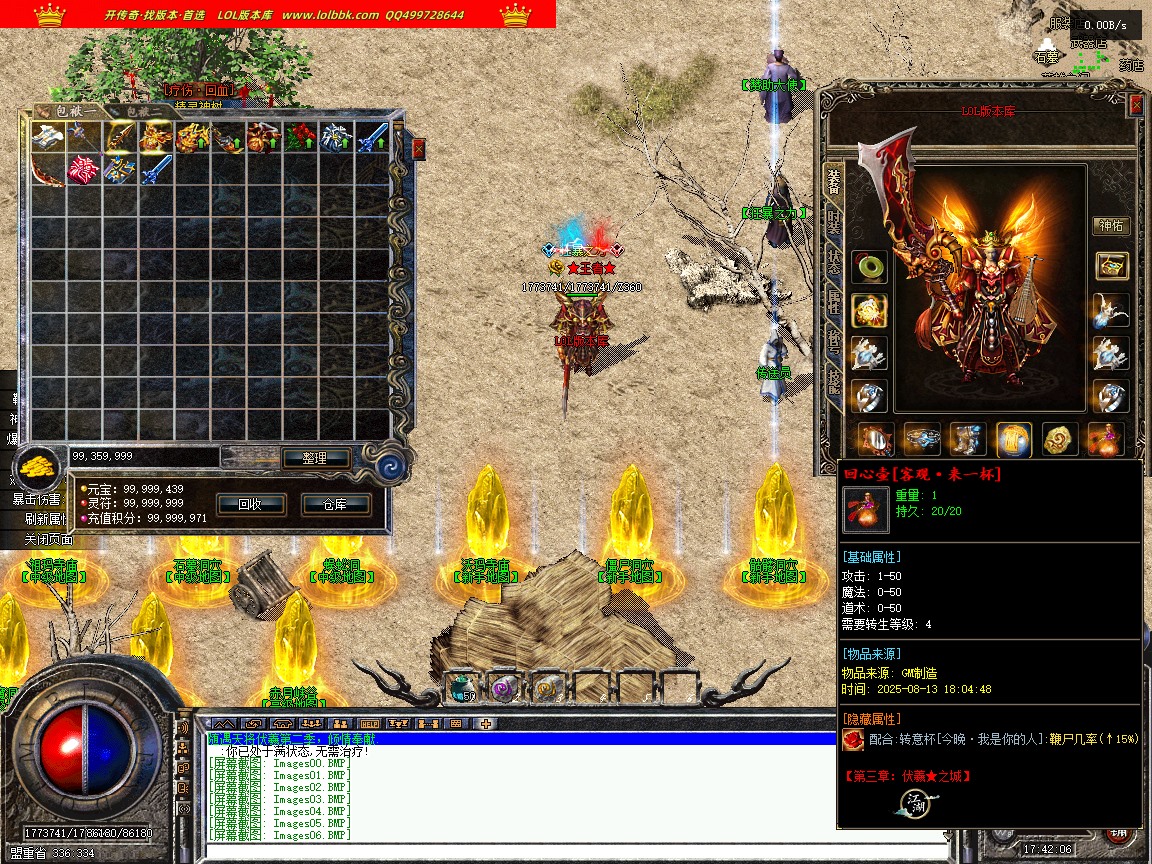Click the 神佑 button

[x=1111, y=226]
